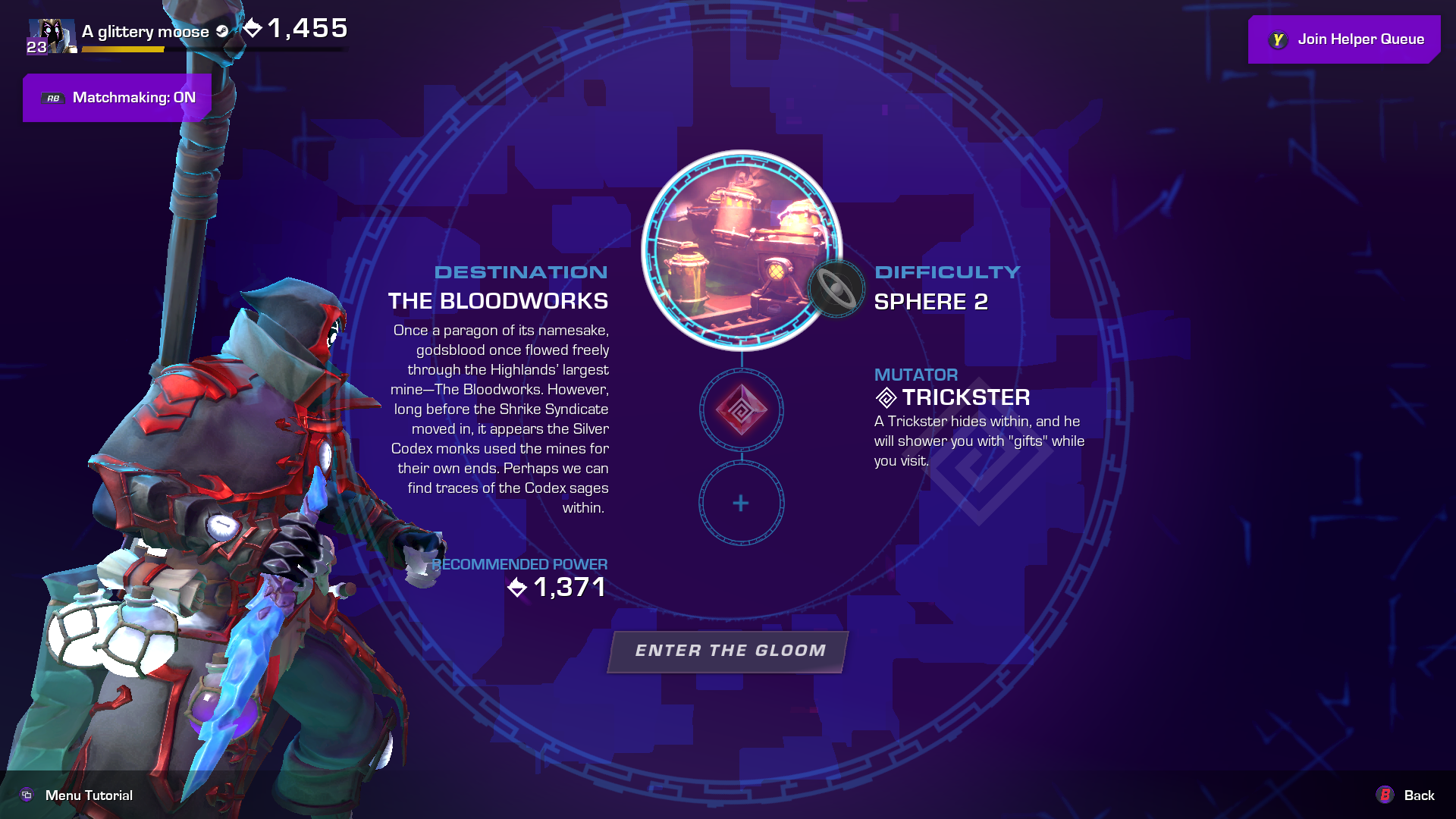
Task: Open the red mutator imprint slot
Action: [741, 410]
